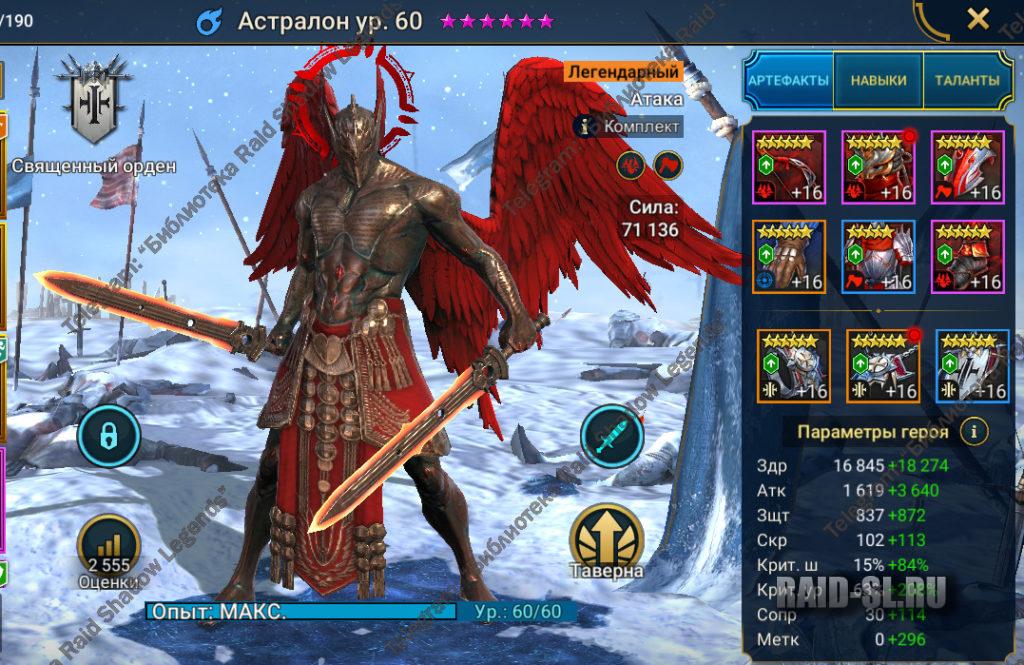
Task: Select the brown gloves artifact slot
Action: click(789, 256)
